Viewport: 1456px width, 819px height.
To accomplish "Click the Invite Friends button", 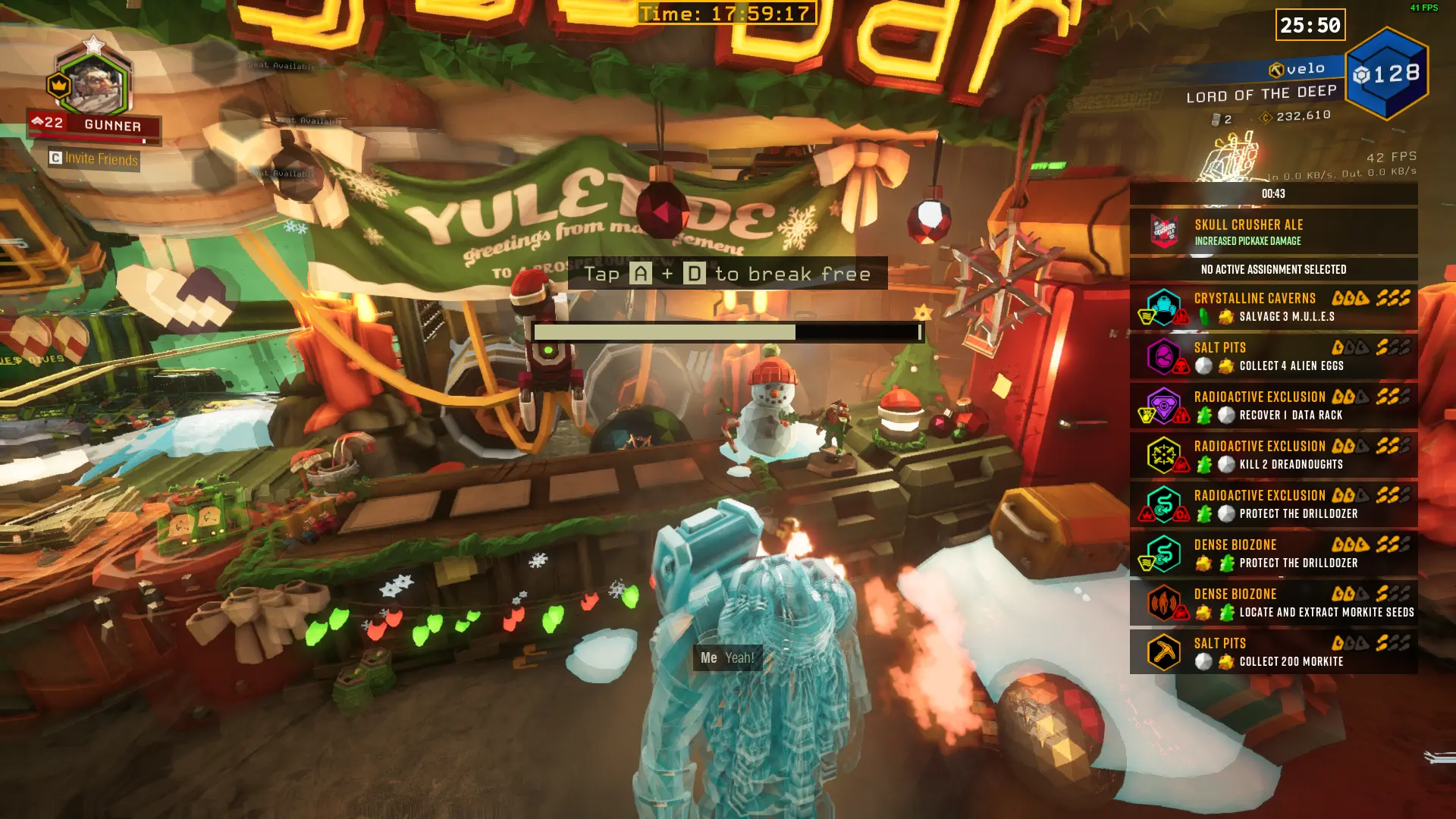I will (94, 158).
